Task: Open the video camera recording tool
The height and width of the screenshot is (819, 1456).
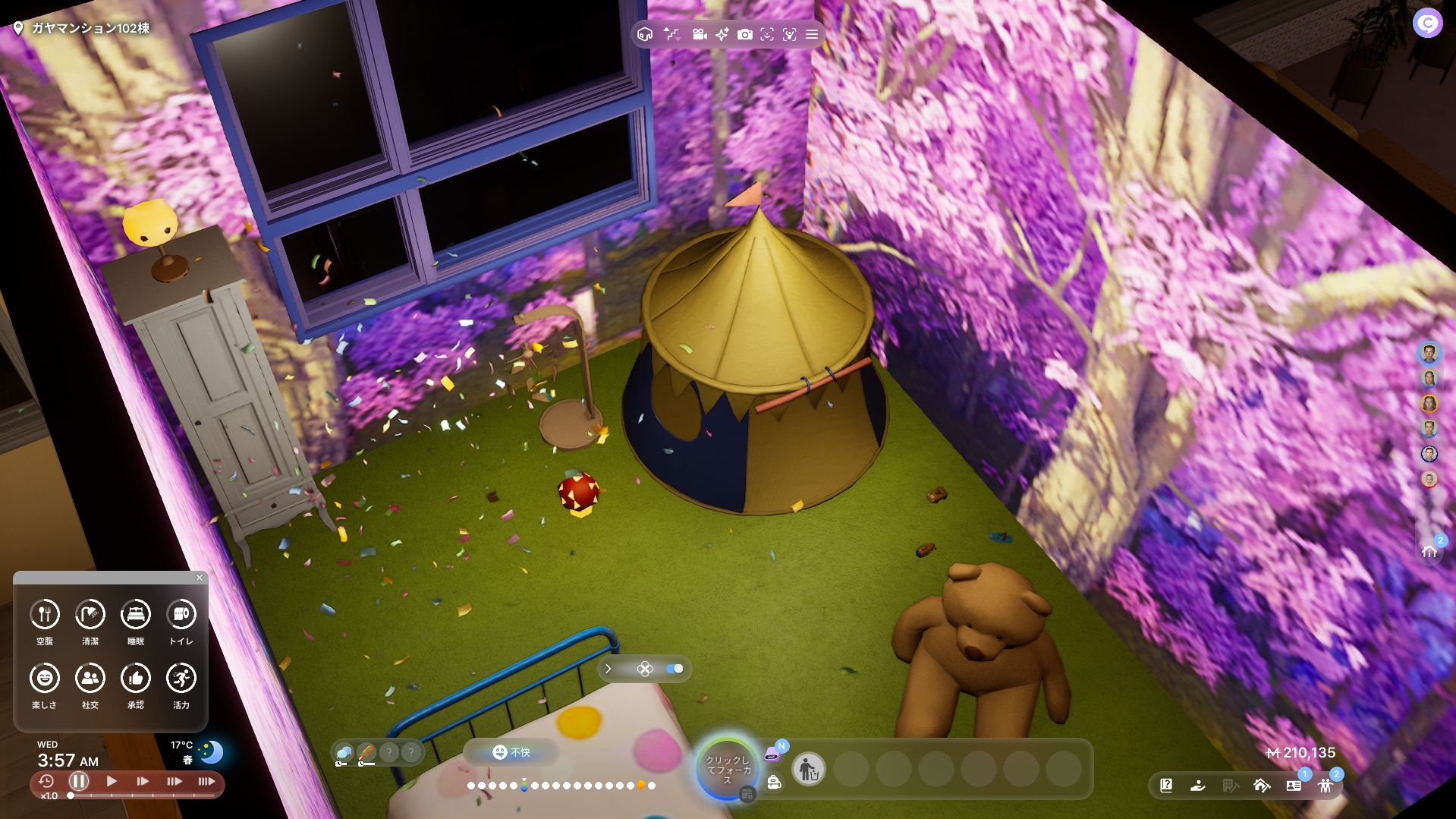Action: coord(700,34)
